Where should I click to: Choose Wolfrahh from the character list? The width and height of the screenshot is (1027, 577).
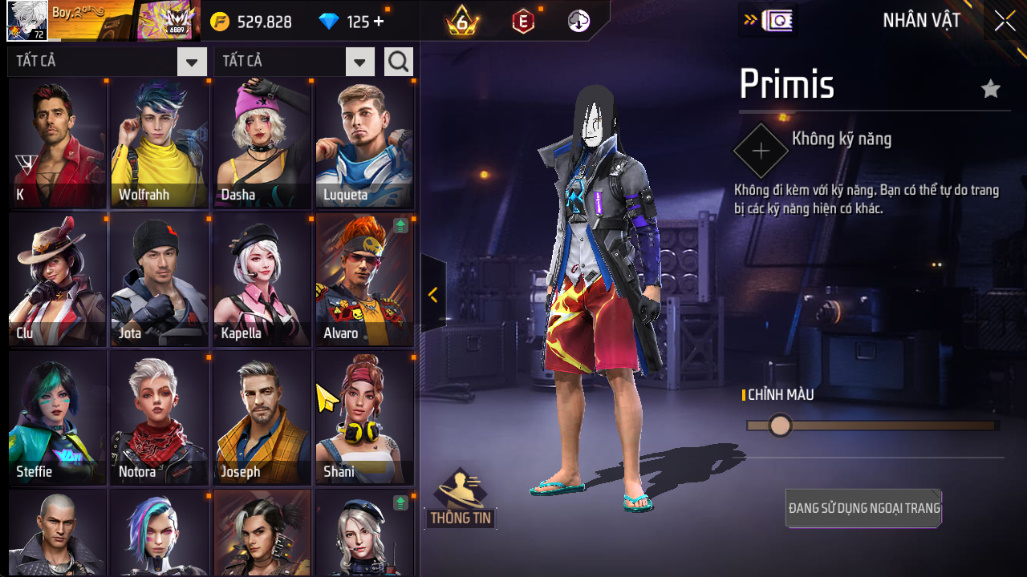click(x=160, y=144)
